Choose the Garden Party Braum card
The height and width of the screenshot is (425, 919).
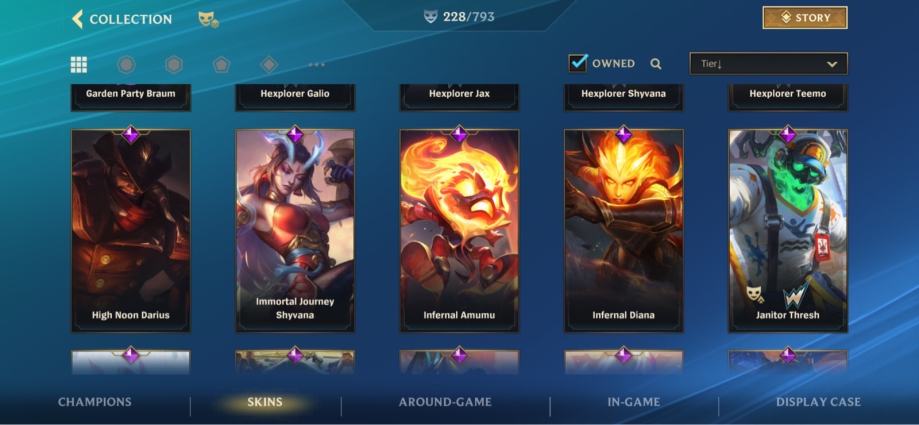coord(130,96)
